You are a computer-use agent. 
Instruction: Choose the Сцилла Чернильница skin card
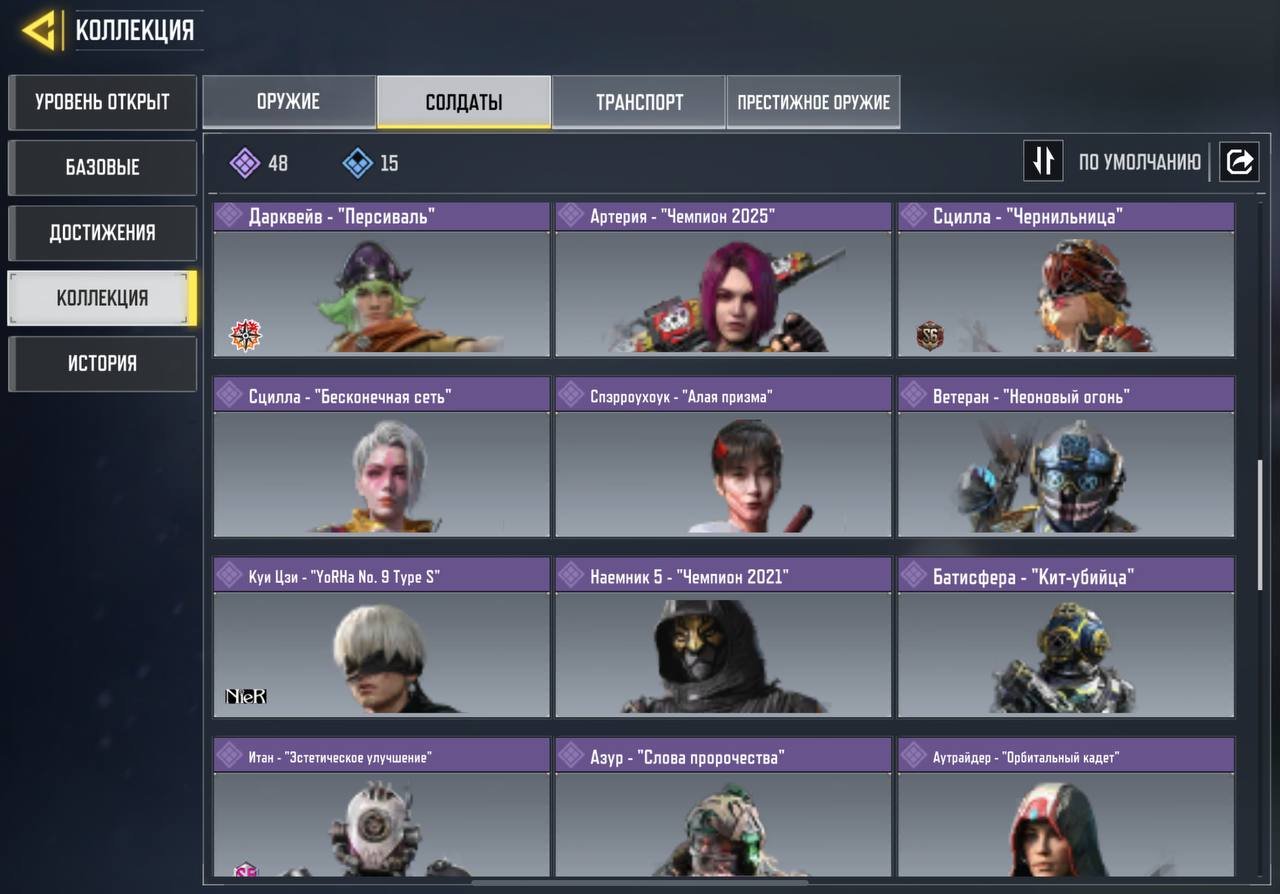[1066, 280]
